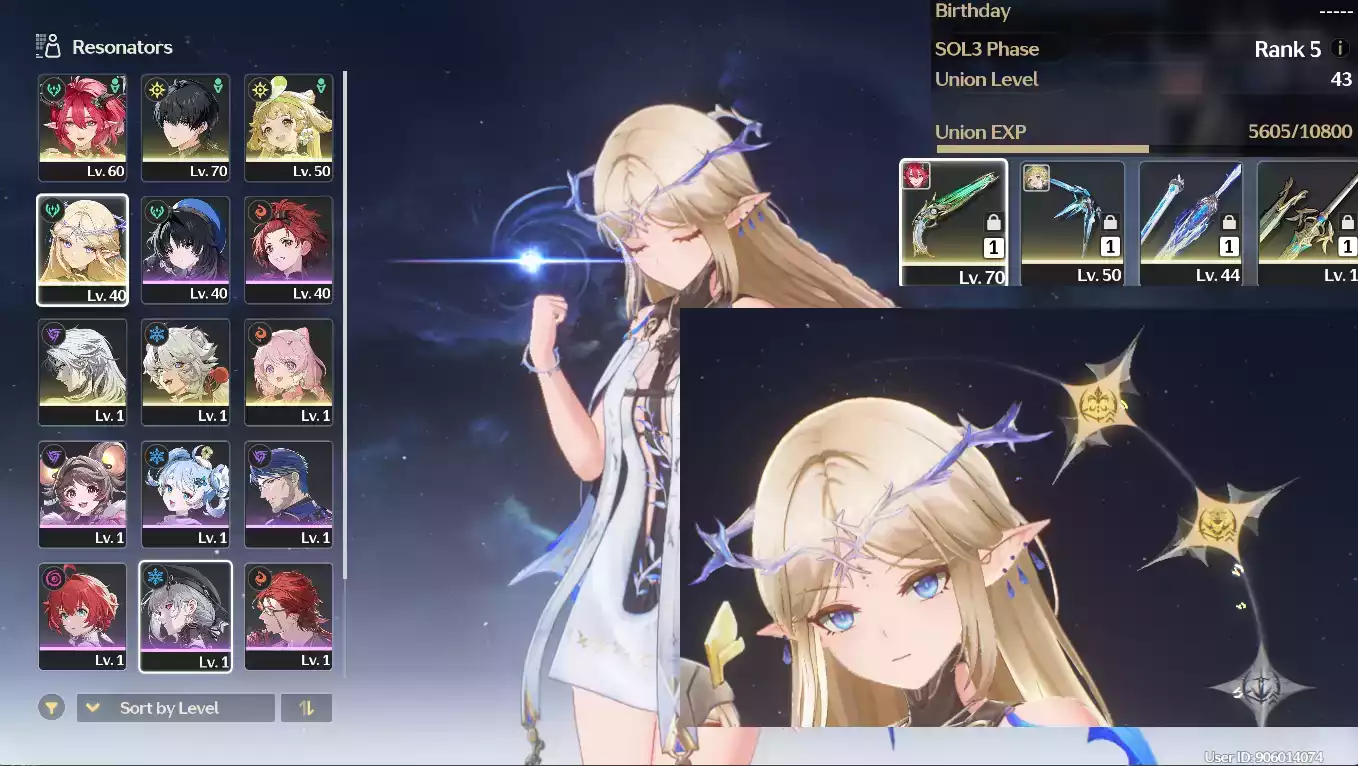
Task: Select the black-haired Lv. 70 resonator
Action: pos(185,127)
